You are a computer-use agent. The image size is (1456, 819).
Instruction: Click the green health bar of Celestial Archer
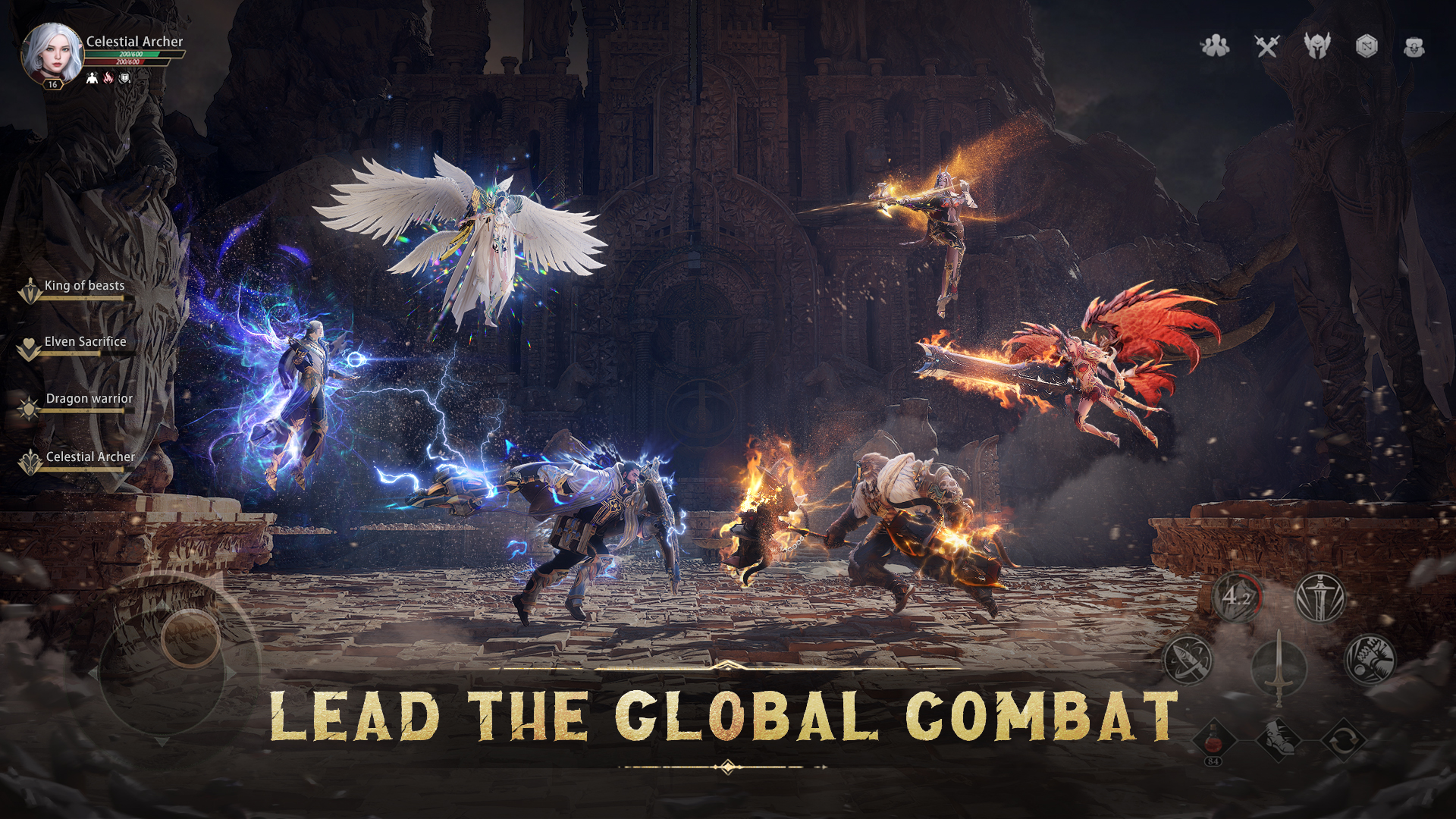click(131, 55)
